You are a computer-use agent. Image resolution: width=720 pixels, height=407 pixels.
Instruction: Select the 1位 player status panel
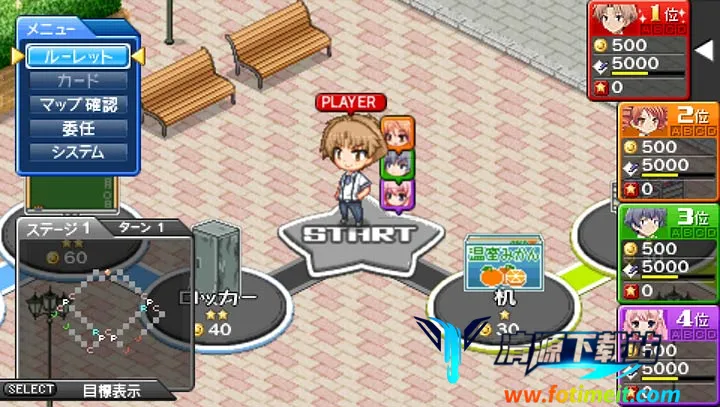tap(638, 50)
